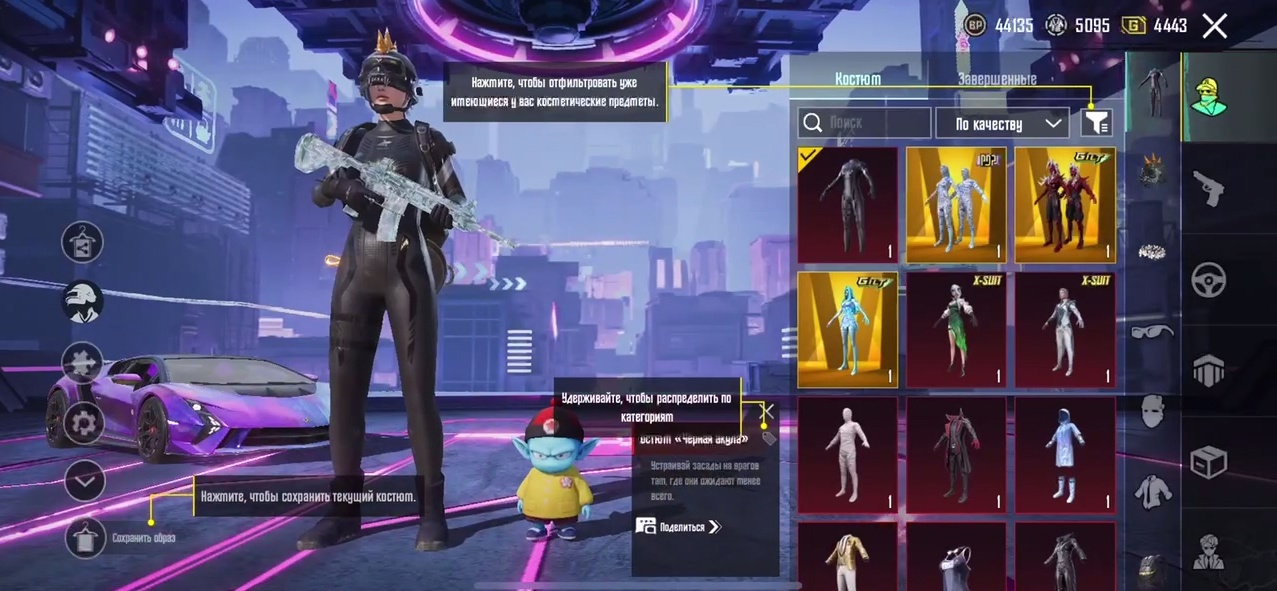Screen dimensions: 1277x591
Task: Open the gear settings icon on left
Action: tap(84, 423)
